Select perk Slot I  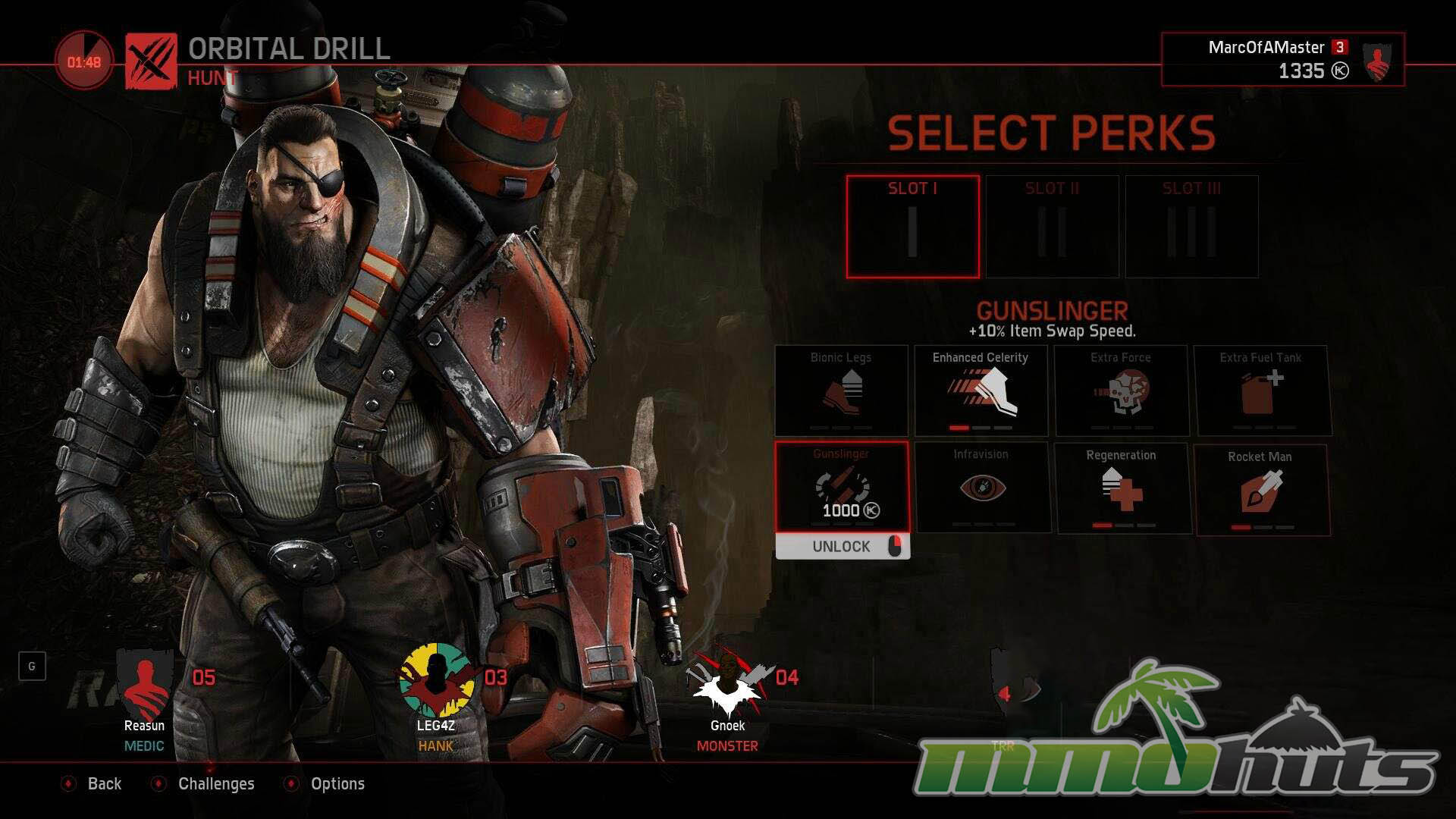tap(912, 227)
